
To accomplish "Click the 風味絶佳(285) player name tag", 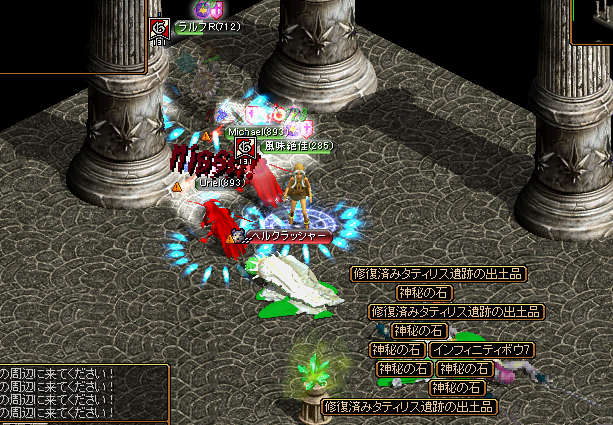I will click(x=298, y=146).
